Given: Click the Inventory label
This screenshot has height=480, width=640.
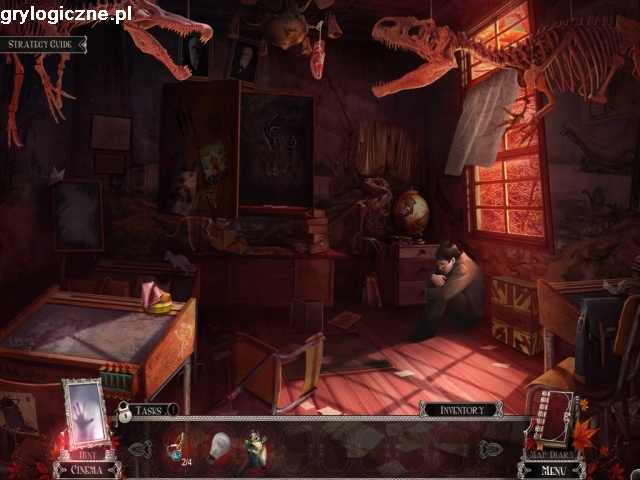Looking at the screenshot, I should click(460, 409).
